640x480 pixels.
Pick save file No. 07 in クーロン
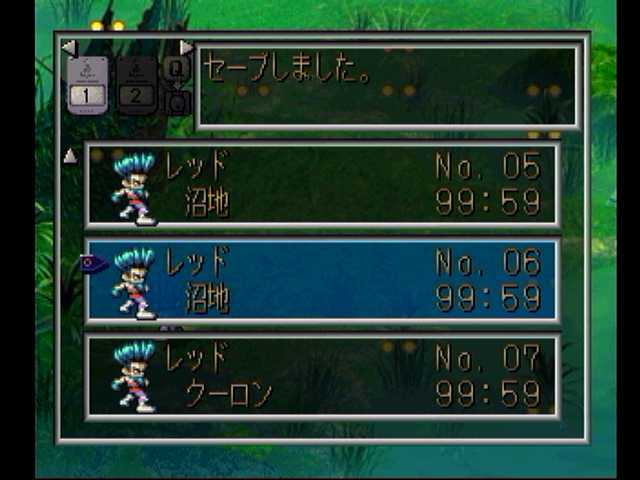322,376
